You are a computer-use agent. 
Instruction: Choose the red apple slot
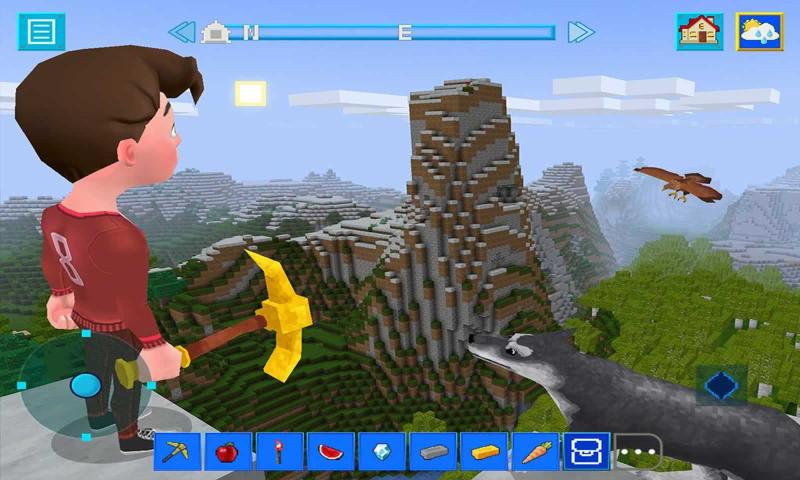click(229, 451)
